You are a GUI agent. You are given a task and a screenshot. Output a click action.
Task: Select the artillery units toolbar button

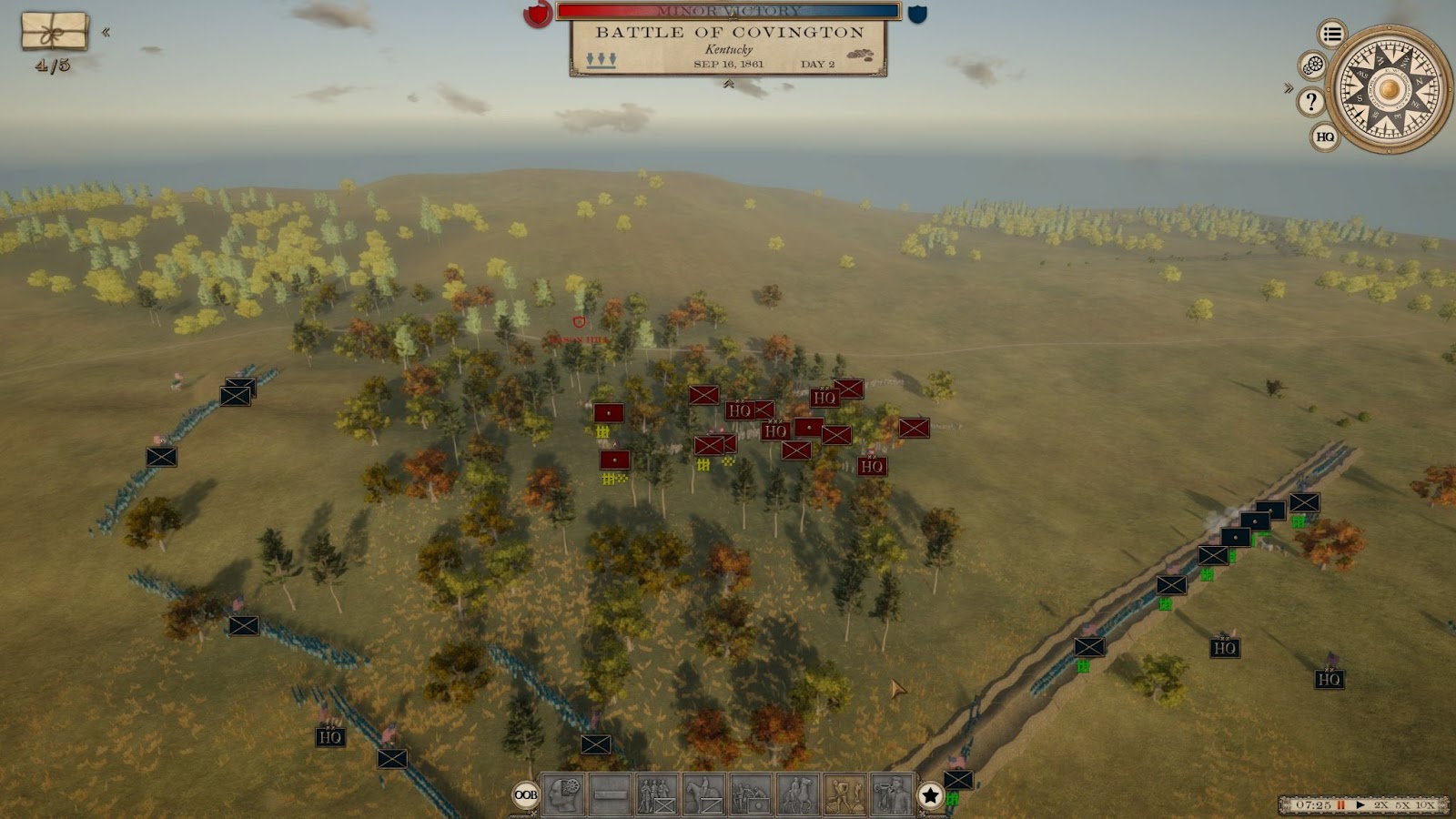click(x=751, y=794)
